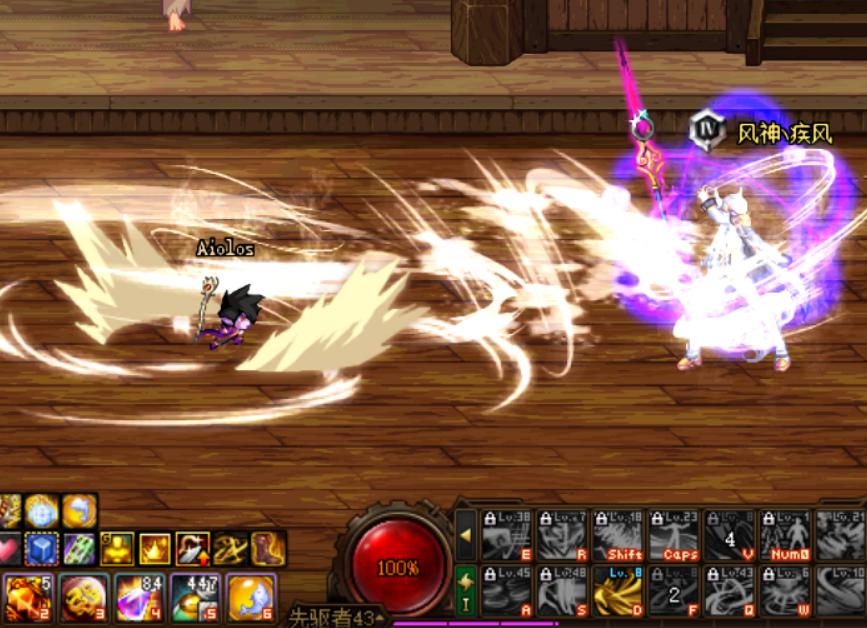
Task: Select the locked Lv.45 skill on A
Action: (507, 590)
